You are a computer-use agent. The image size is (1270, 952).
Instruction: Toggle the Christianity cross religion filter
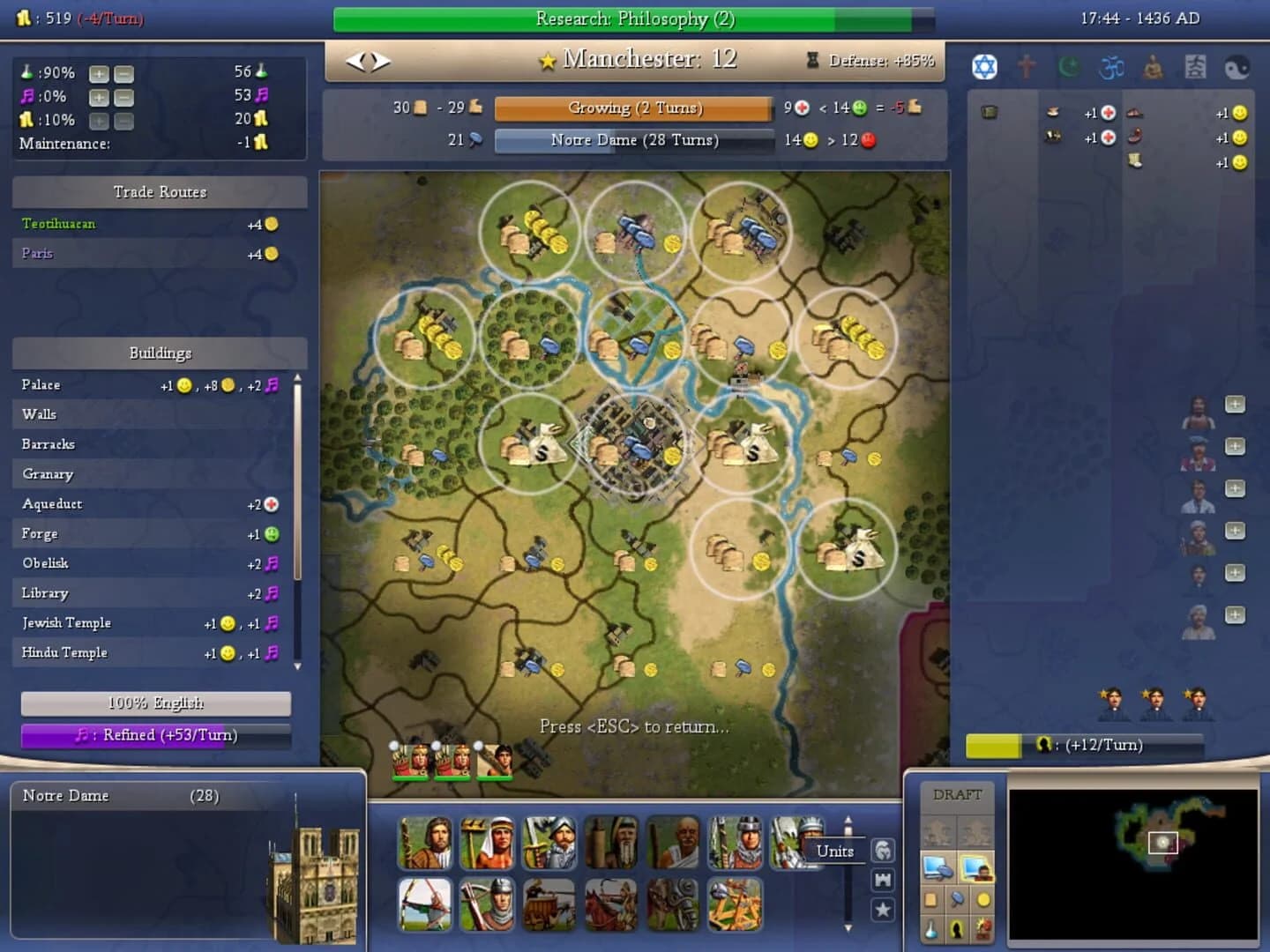point(1026,66)
